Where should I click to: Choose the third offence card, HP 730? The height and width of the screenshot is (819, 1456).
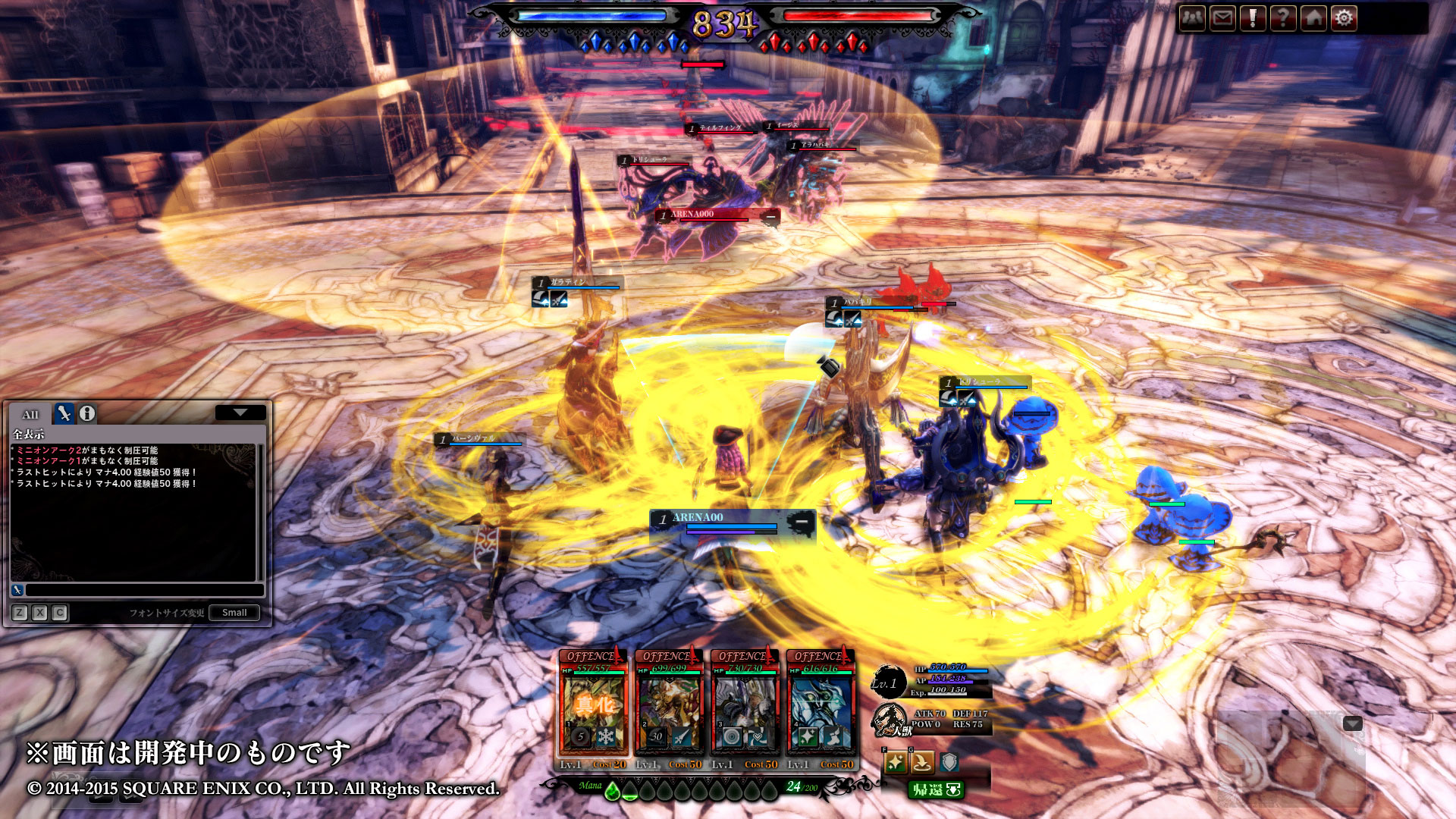coord(745,705)
